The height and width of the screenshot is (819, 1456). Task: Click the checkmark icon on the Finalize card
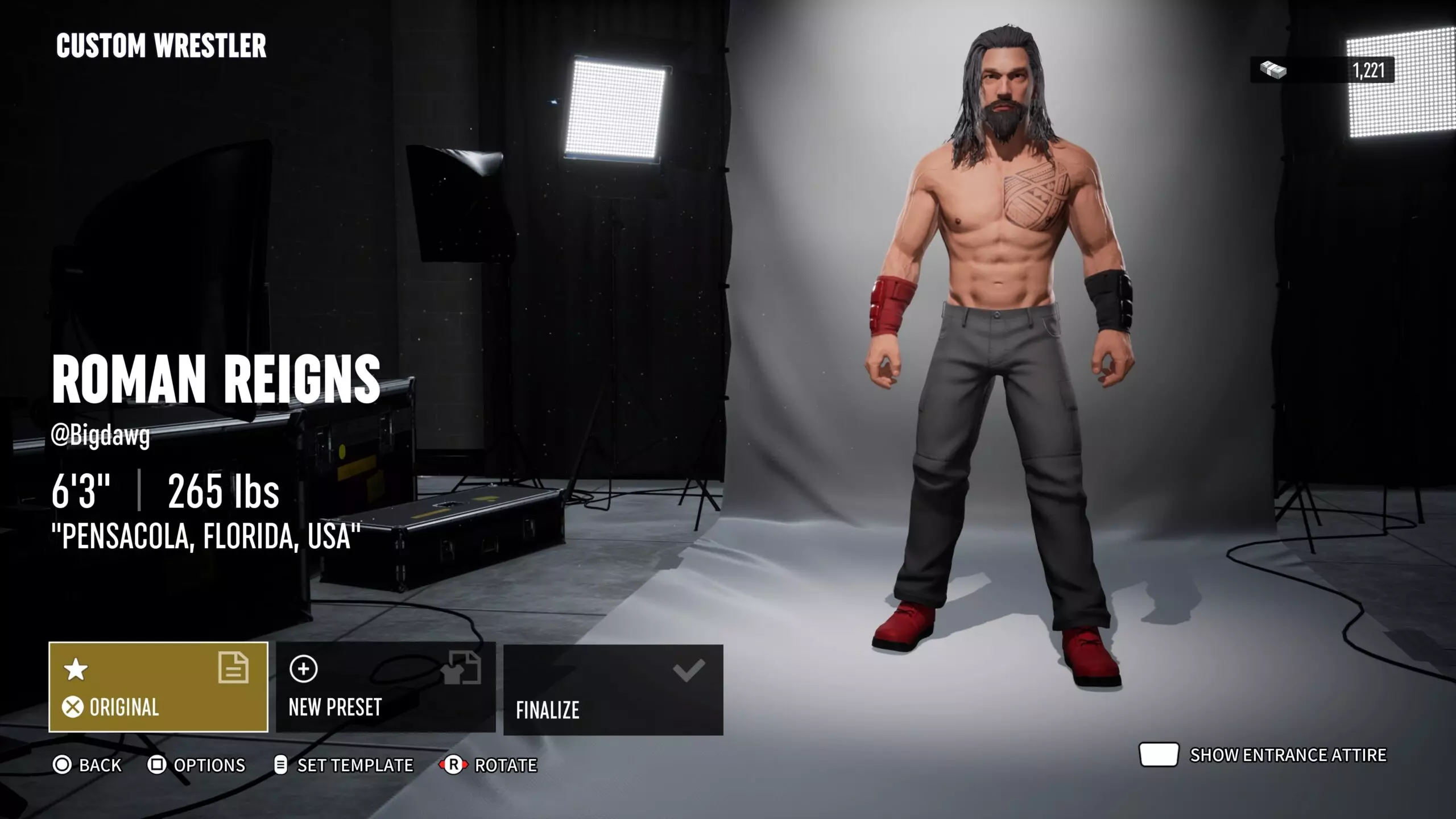pos(690,669)
